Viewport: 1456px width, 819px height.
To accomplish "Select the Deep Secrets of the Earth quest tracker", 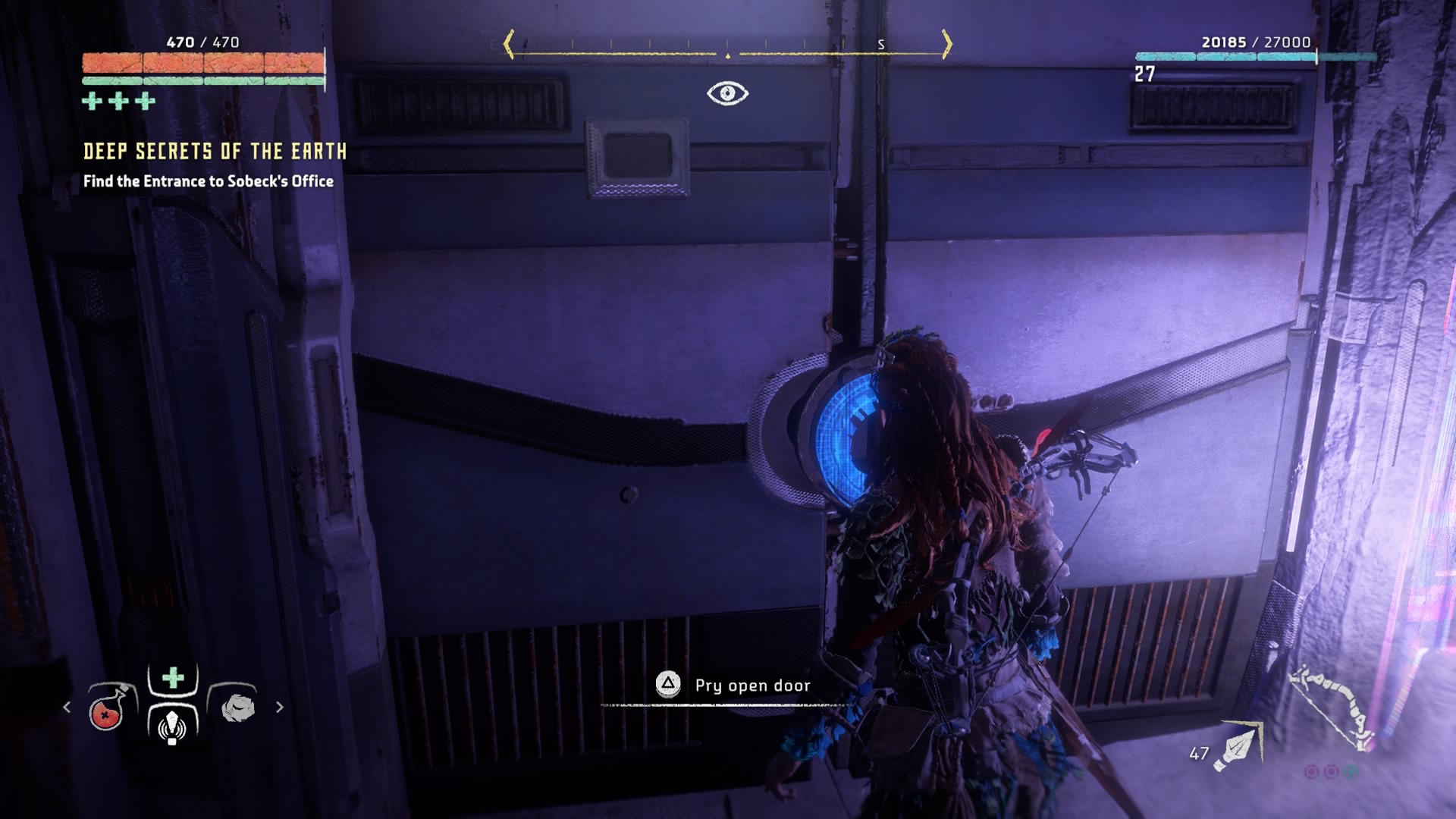I will point(215,152).
